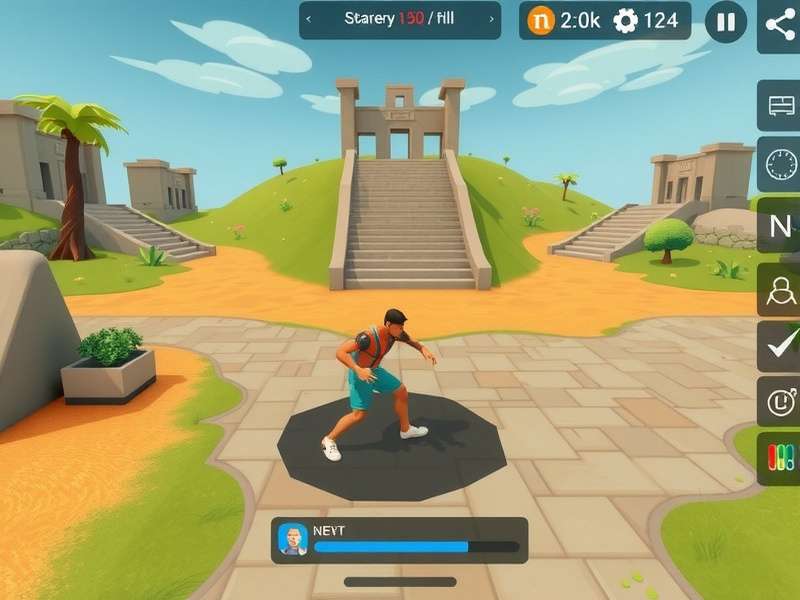
Task: Click the left arrow beside Starery
Action: tap(309, 19)
